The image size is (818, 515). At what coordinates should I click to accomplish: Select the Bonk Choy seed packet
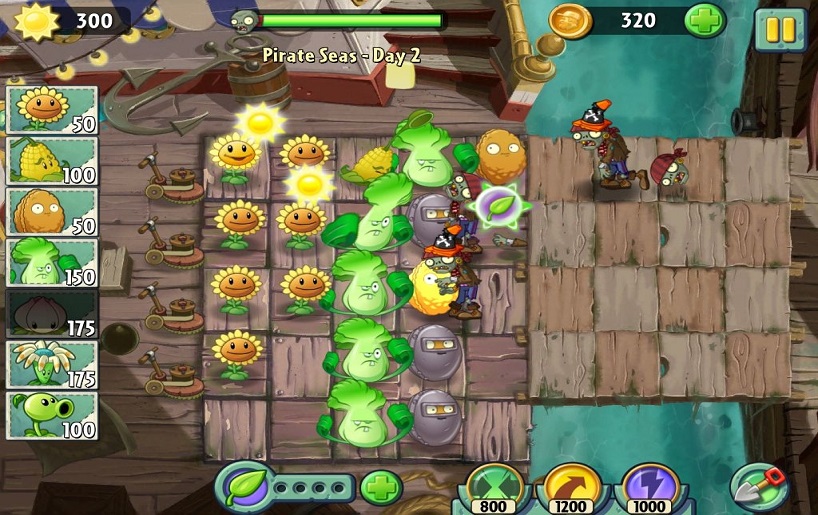52,262
